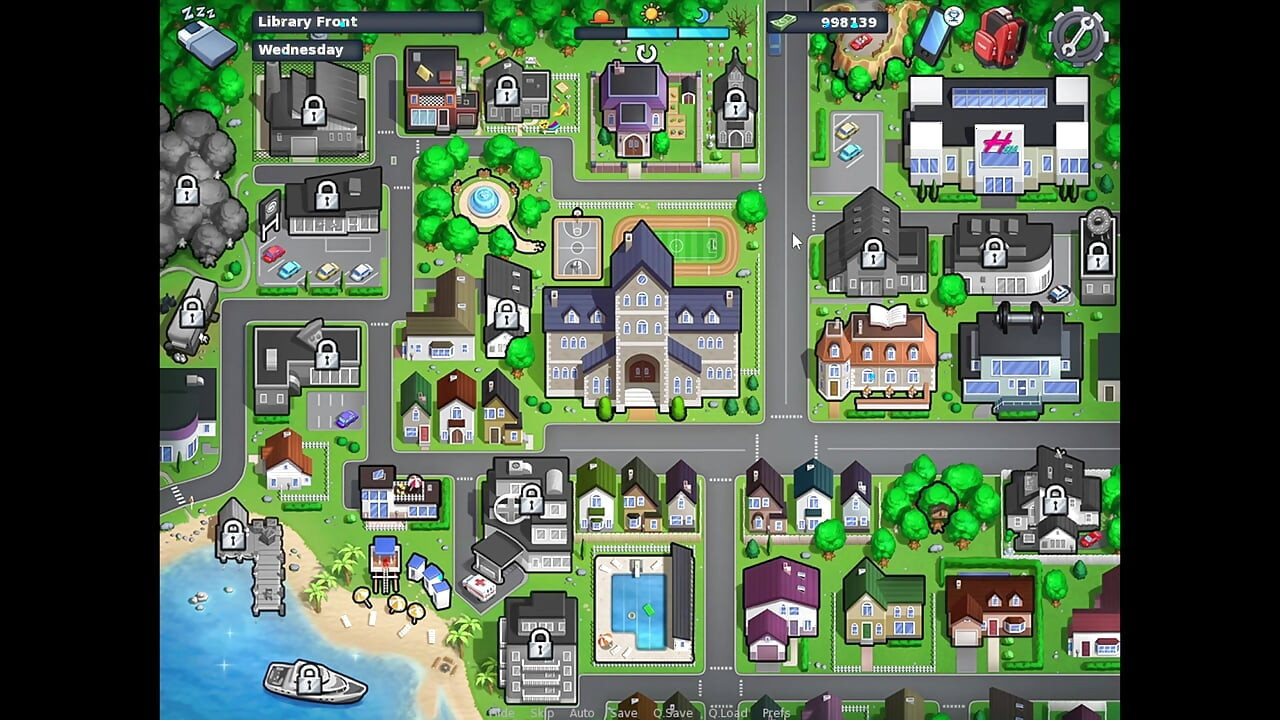Click the money bill icon

coord(786,21)
